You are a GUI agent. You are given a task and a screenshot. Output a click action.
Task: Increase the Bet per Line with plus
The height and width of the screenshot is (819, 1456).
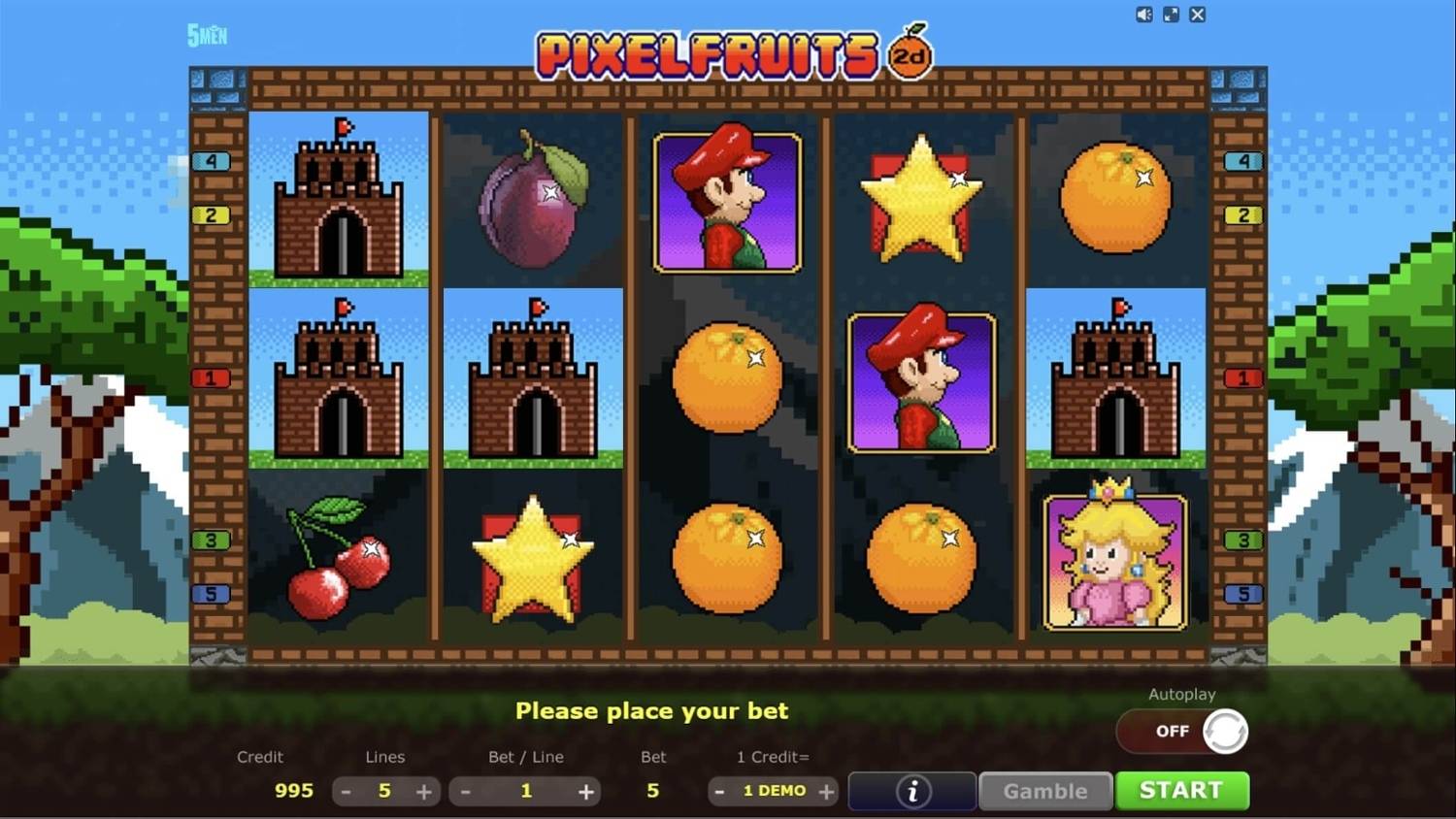coord(586,791)
